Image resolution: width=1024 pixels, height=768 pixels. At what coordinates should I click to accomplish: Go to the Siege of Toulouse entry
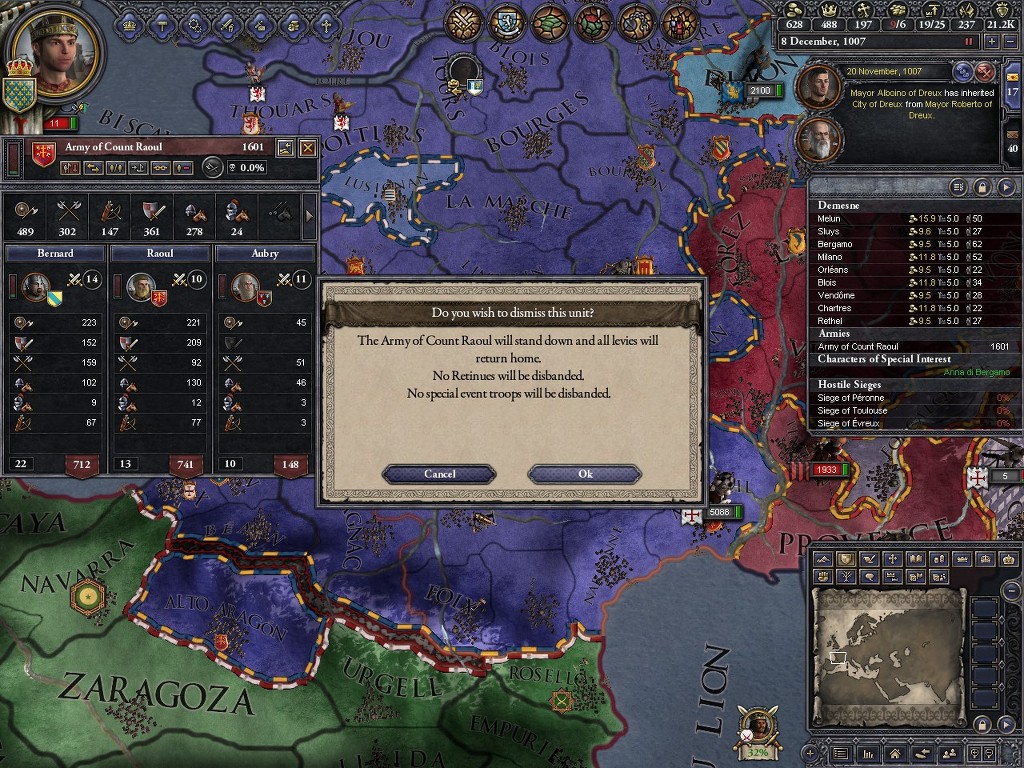(850, 411)
